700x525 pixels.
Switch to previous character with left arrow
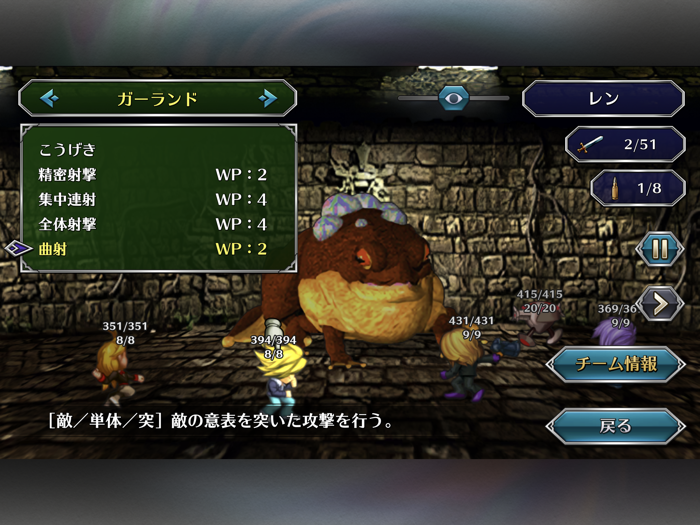(x=49, y=98)
